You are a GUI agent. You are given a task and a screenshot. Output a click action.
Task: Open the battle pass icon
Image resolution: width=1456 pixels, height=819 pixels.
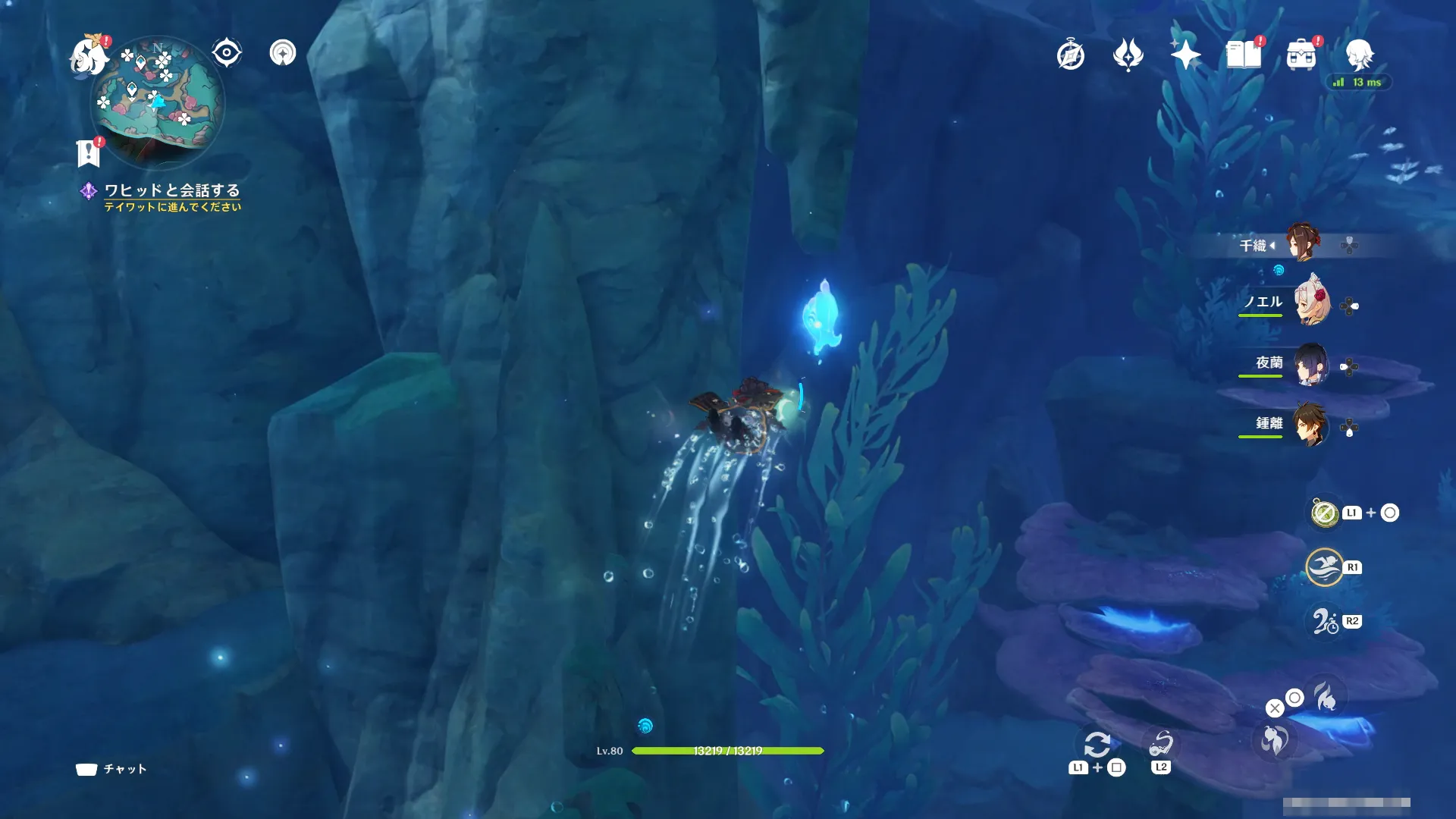[1128, 55]
